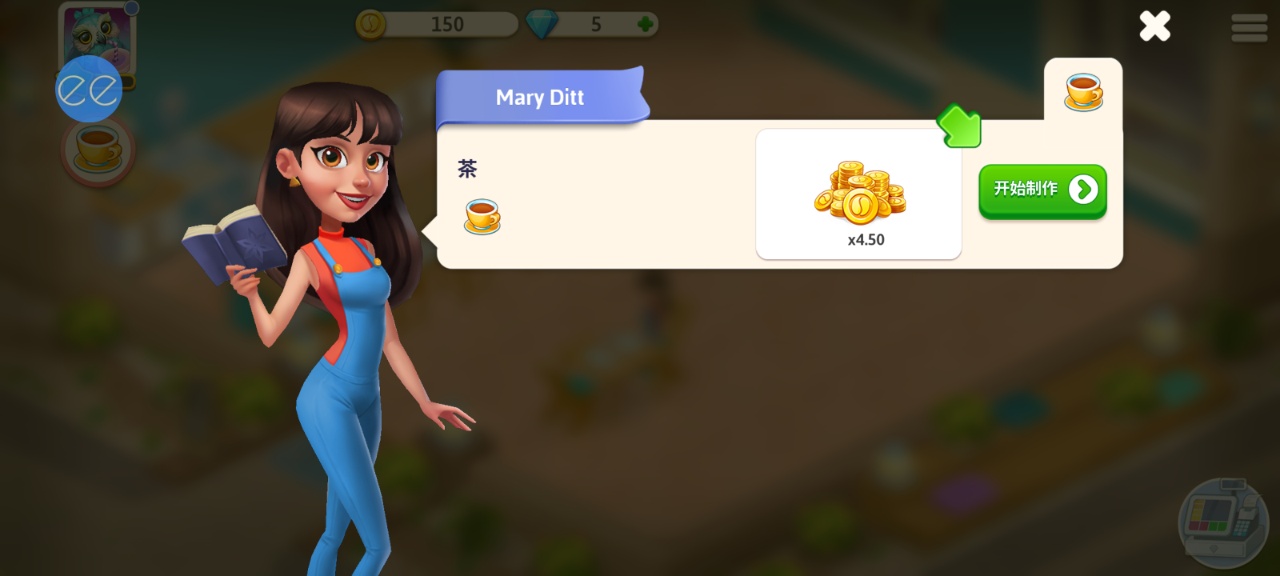Add more diamonds with green plus

(647, 24)
